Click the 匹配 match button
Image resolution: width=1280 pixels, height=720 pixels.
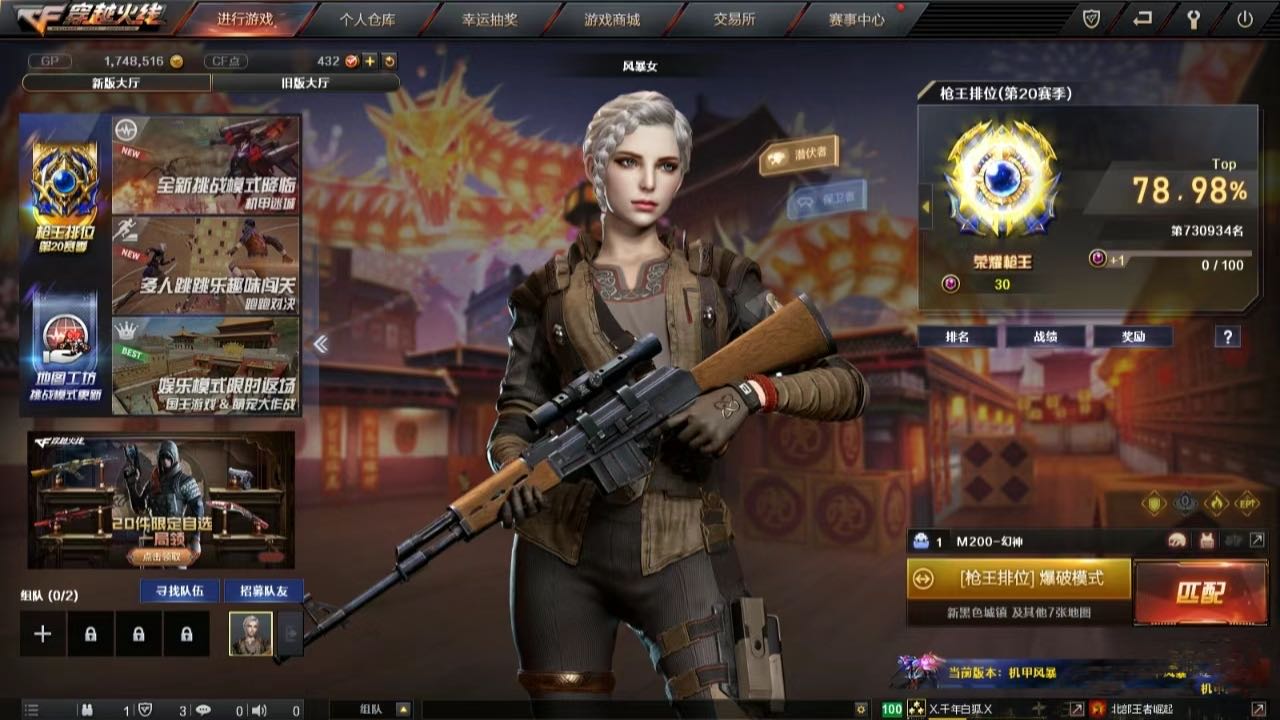[x=1201, y=592]
